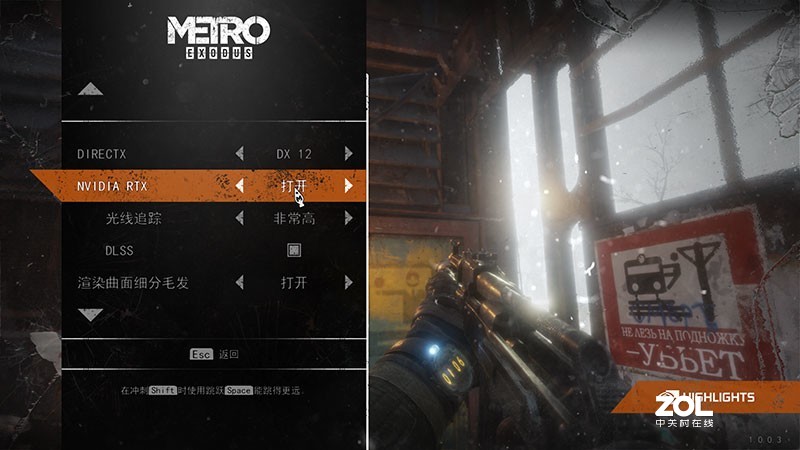Click the left arrow beside DX 12

coord(239,154)
